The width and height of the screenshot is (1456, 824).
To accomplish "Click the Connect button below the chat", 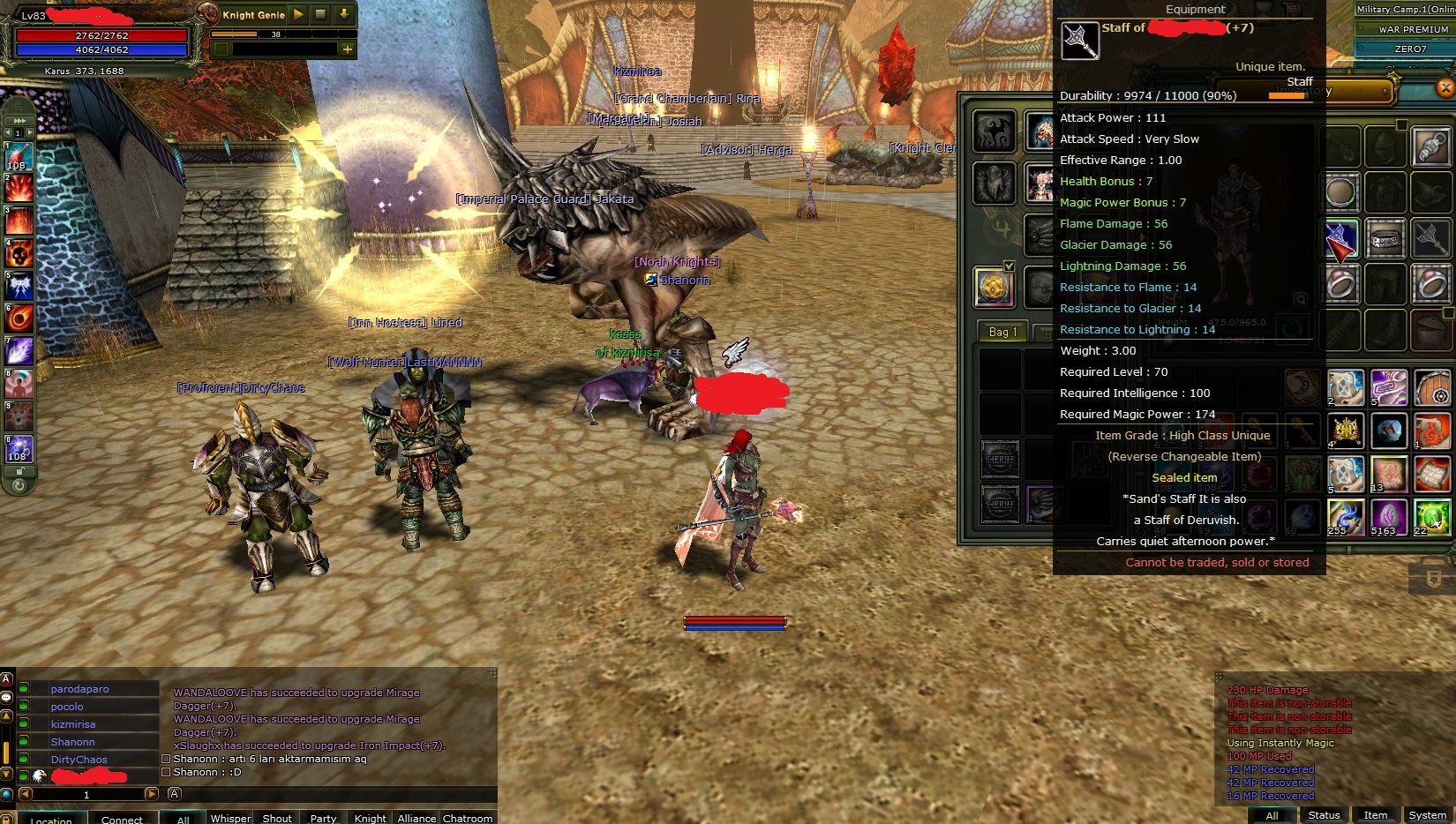I will pyautogui.click(x=122, y=819).
